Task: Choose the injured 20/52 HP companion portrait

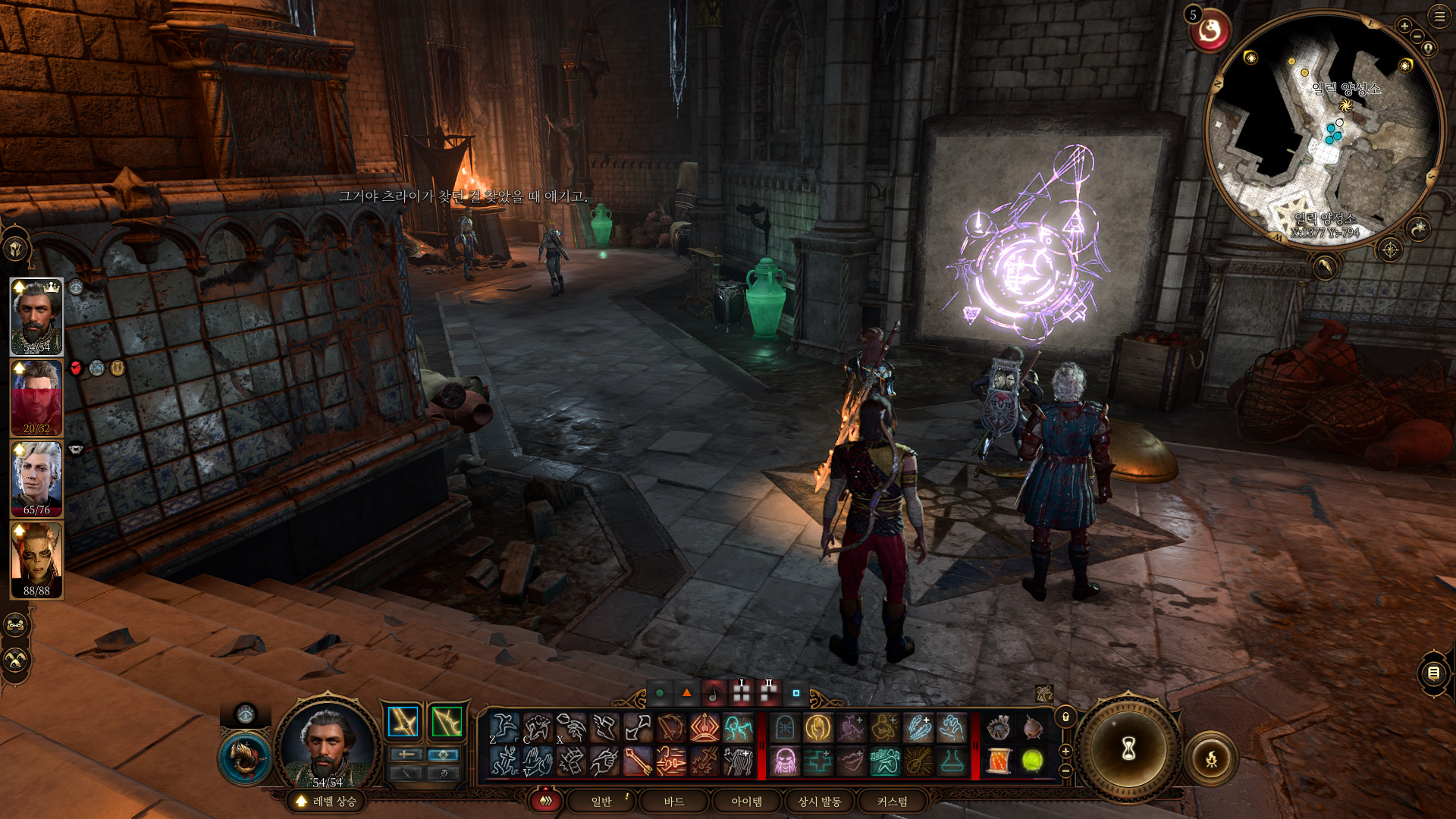Action: pyautogui.click(x=36, y=397)
